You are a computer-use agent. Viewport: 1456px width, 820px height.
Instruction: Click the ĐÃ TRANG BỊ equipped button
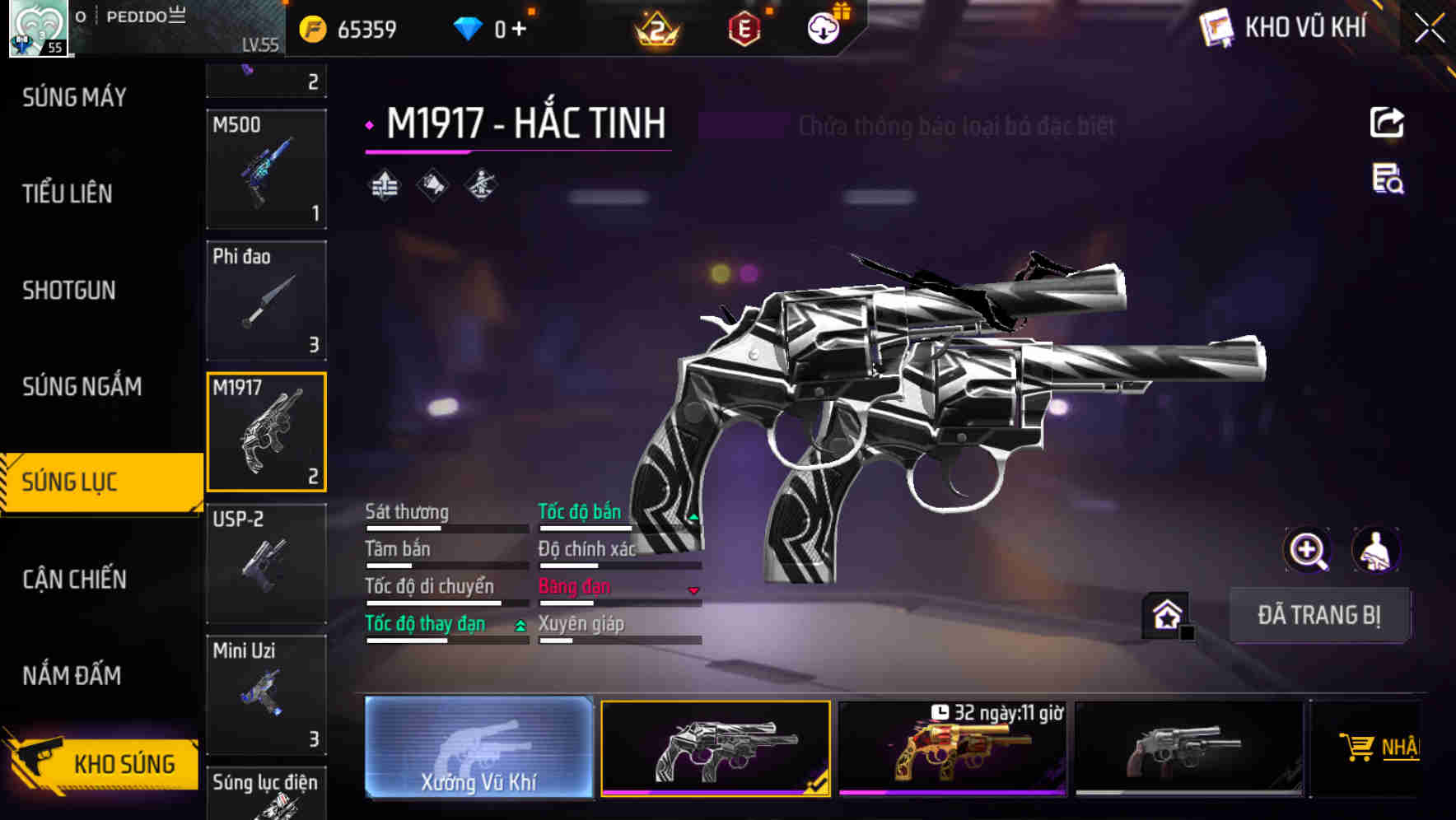tap(1318, 615)
